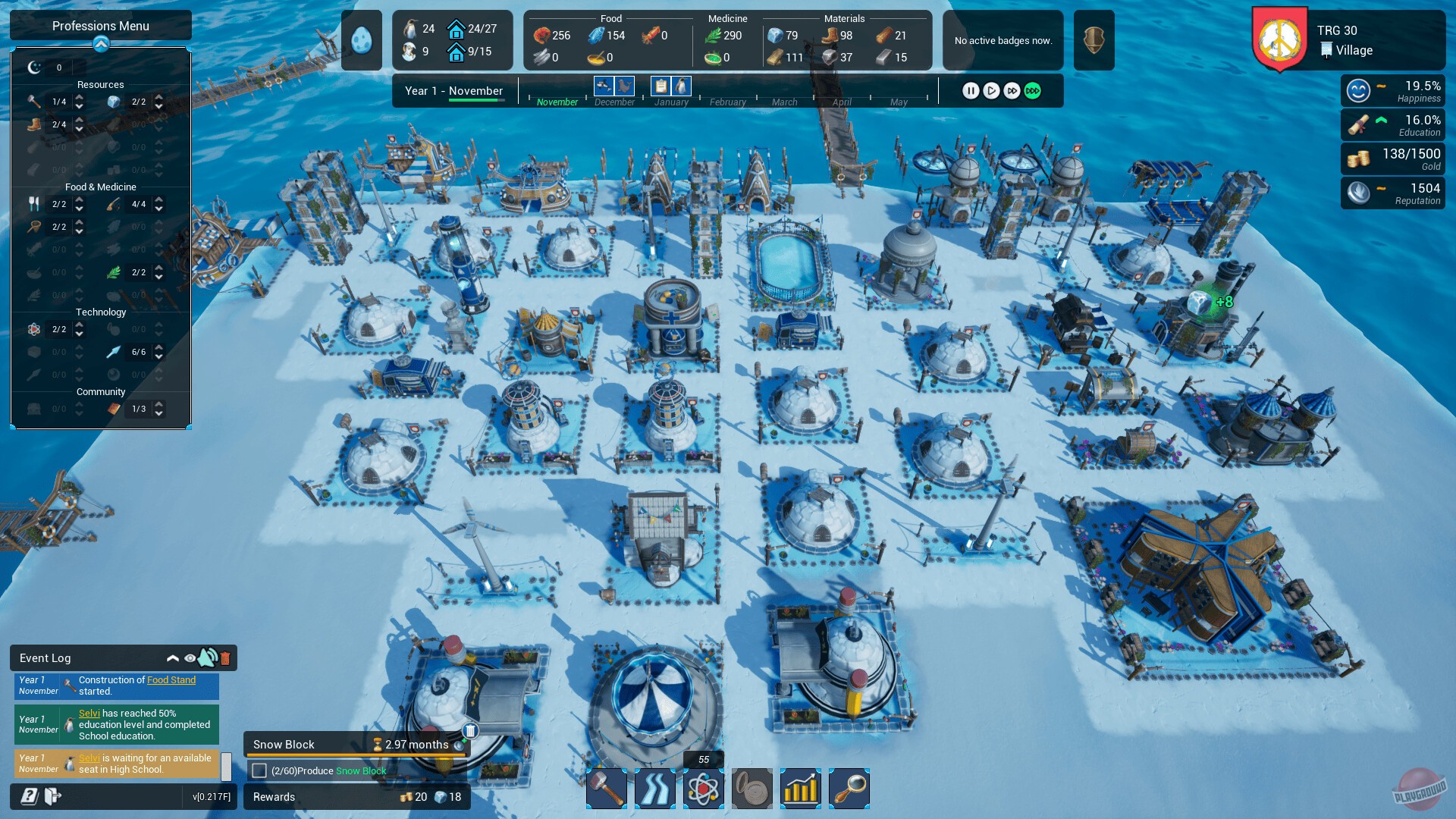The height and width of the screenshot is (819, 1456).
Task: Open the shield badge panel
Action: (x=1094, y=39)
